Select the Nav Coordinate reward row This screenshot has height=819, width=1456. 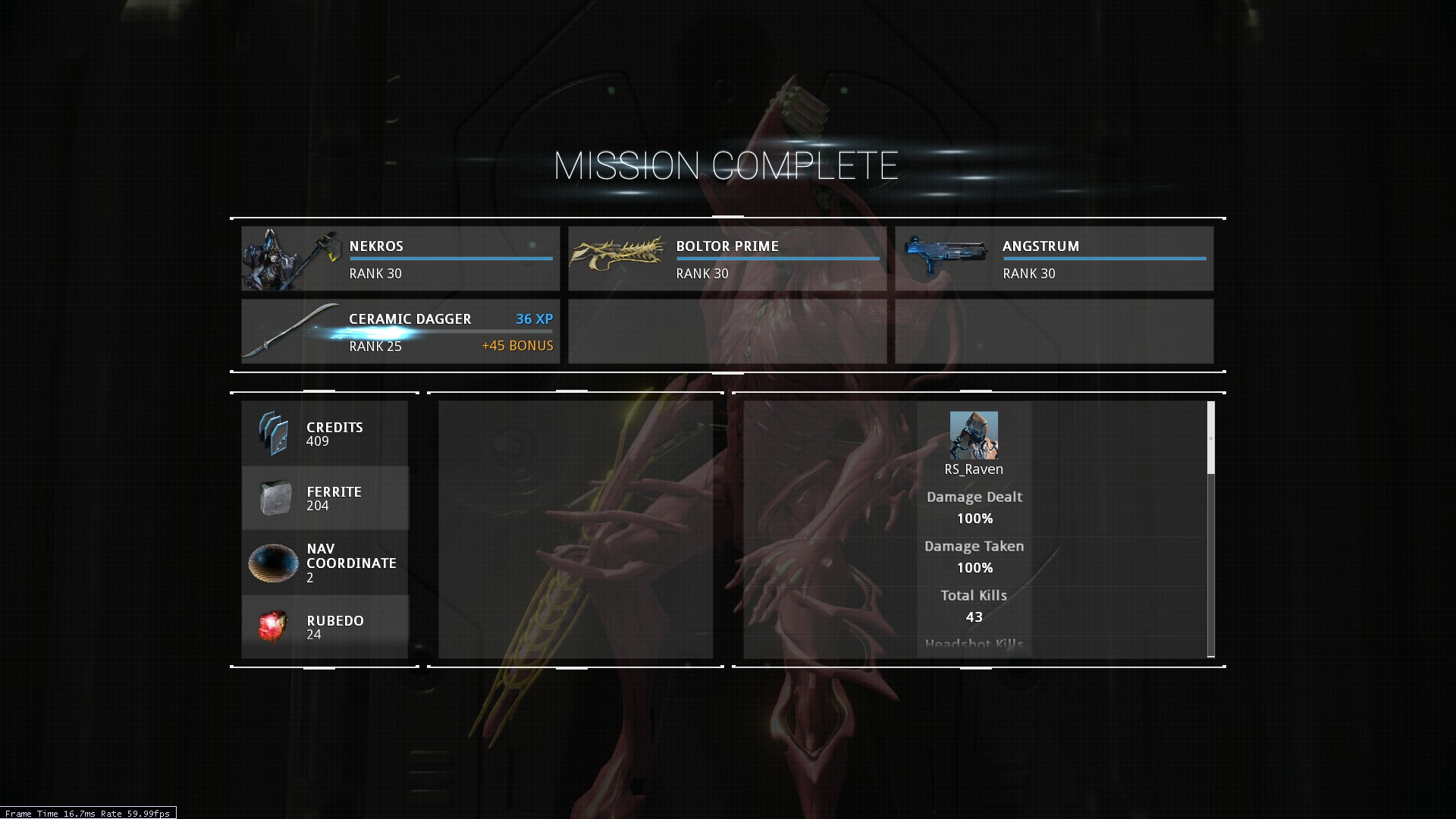click(x=325, y=563)
